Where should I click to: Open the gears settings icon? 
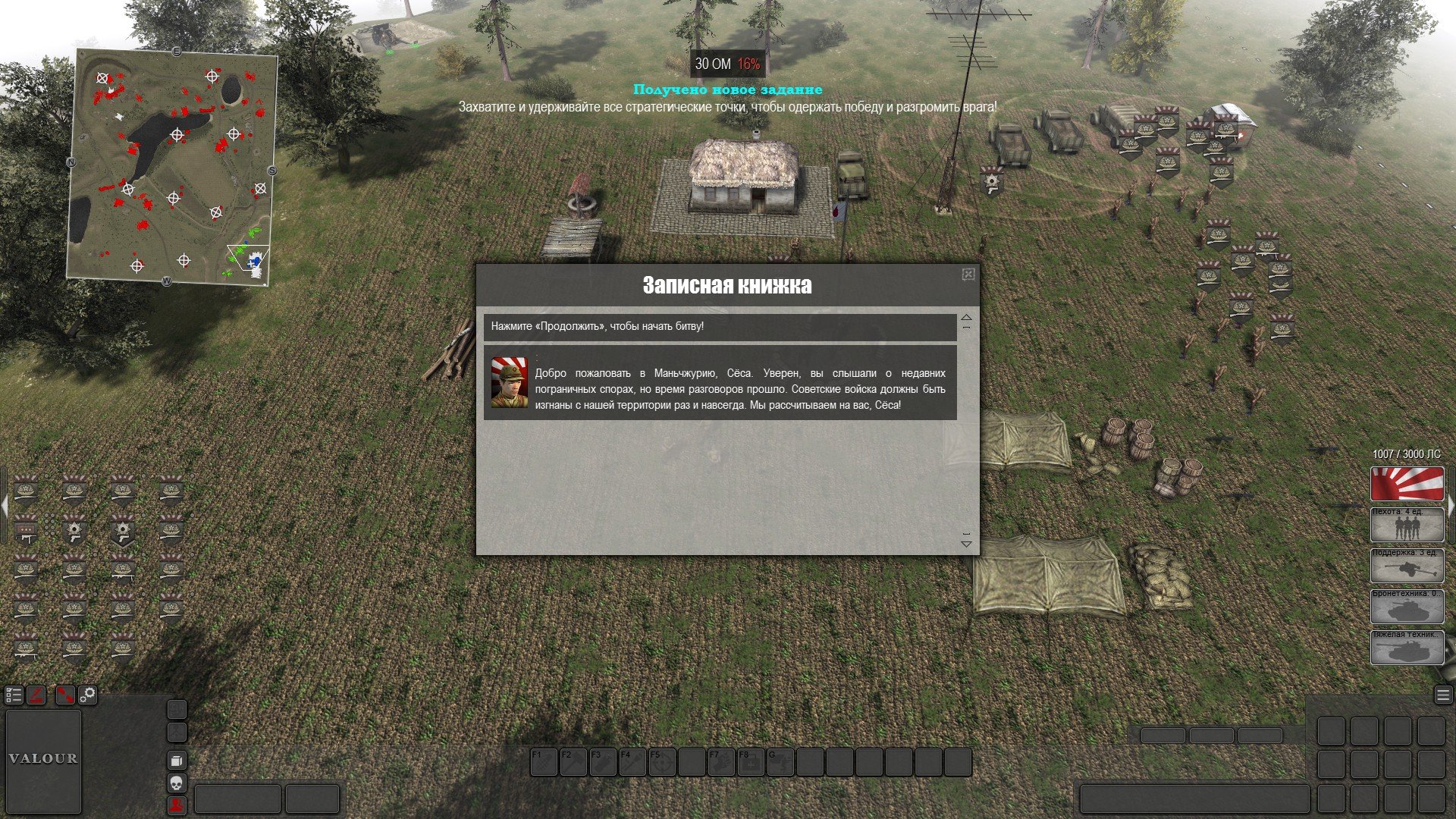(x=88, y=695)
